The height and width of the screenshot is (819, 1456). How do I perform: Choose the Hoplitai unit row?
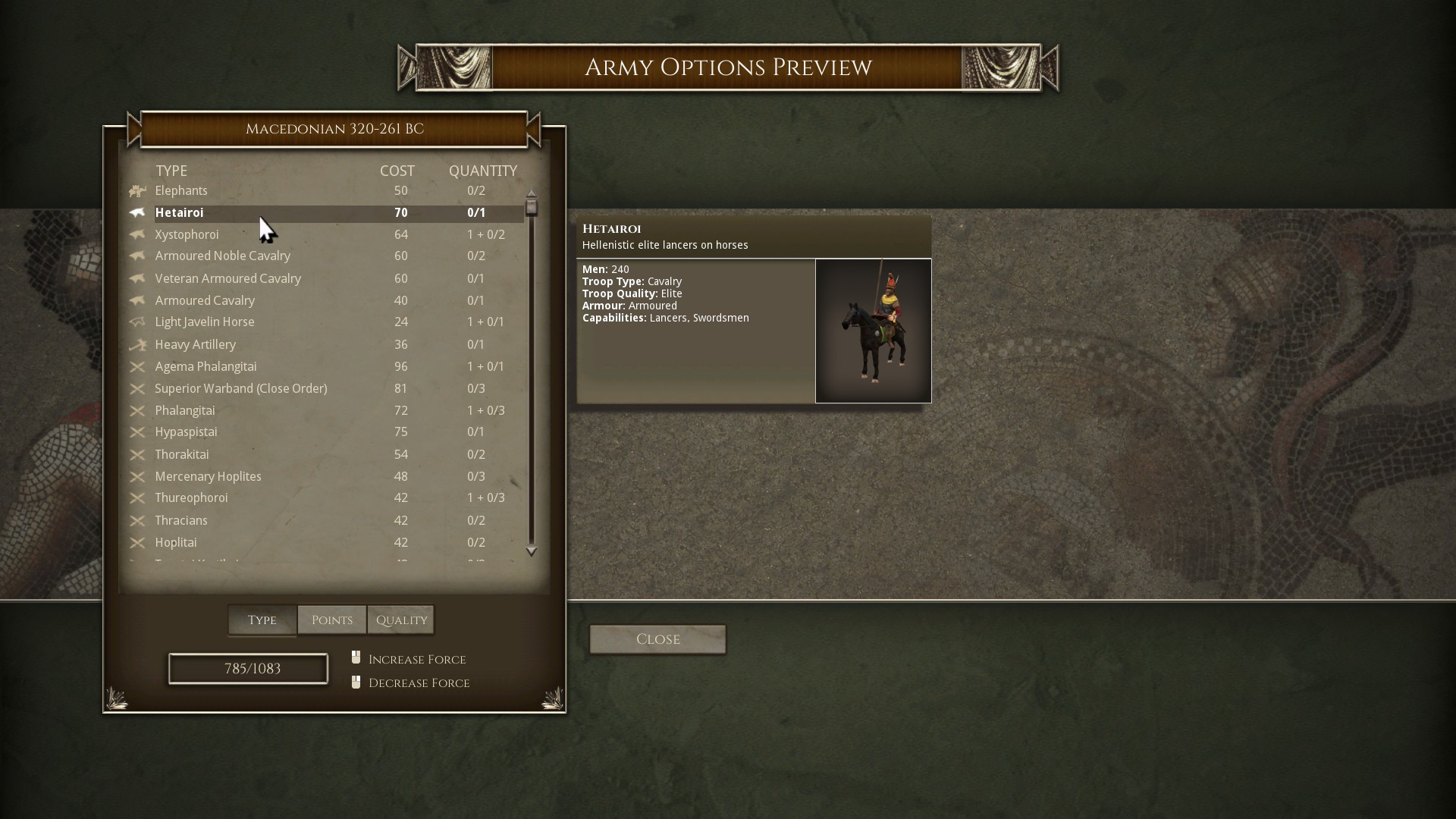(175, 543)
